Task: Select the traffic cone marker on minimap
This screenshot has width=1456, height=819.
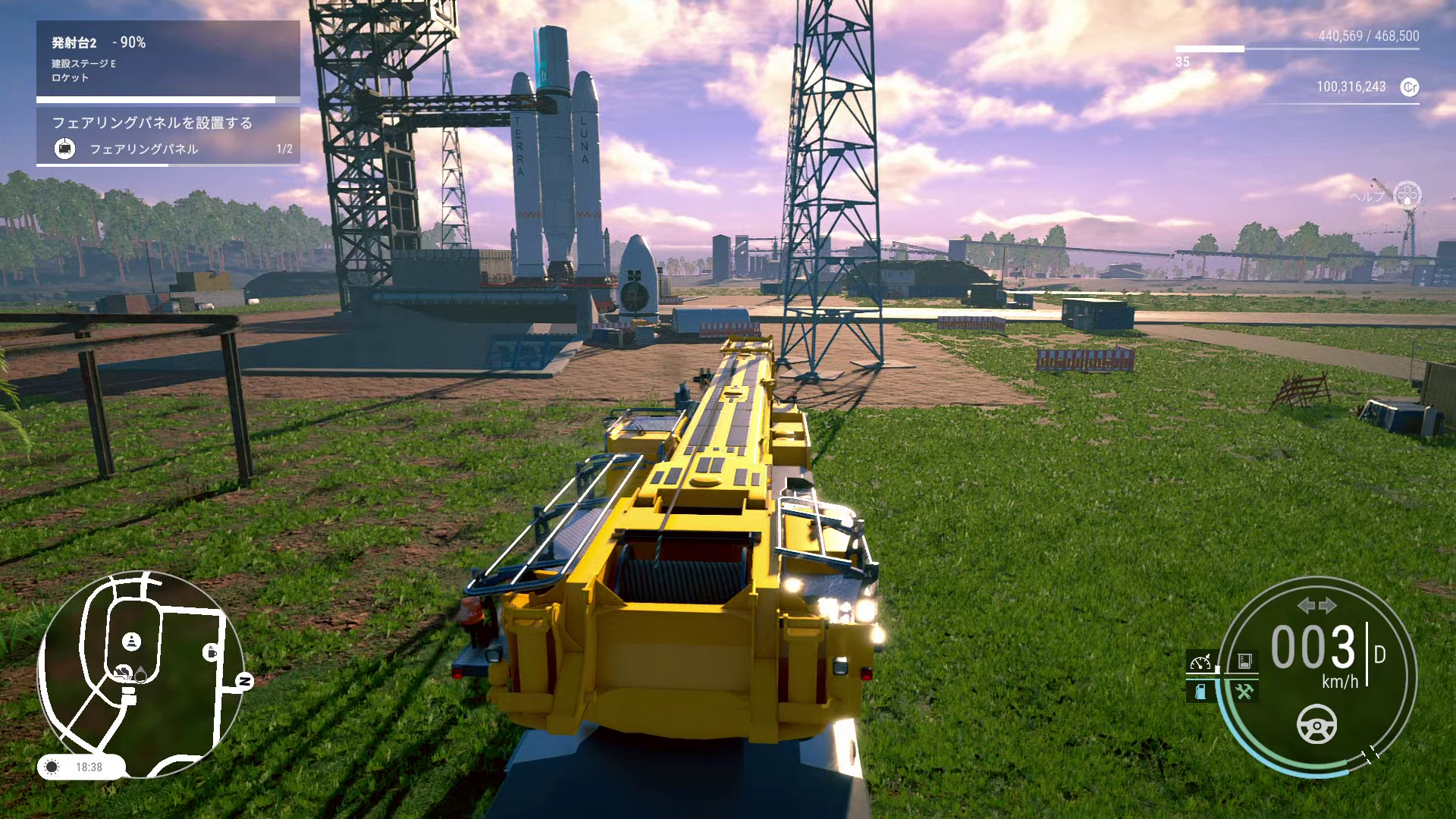Action: pyautogui.click(x=133, y=642)
